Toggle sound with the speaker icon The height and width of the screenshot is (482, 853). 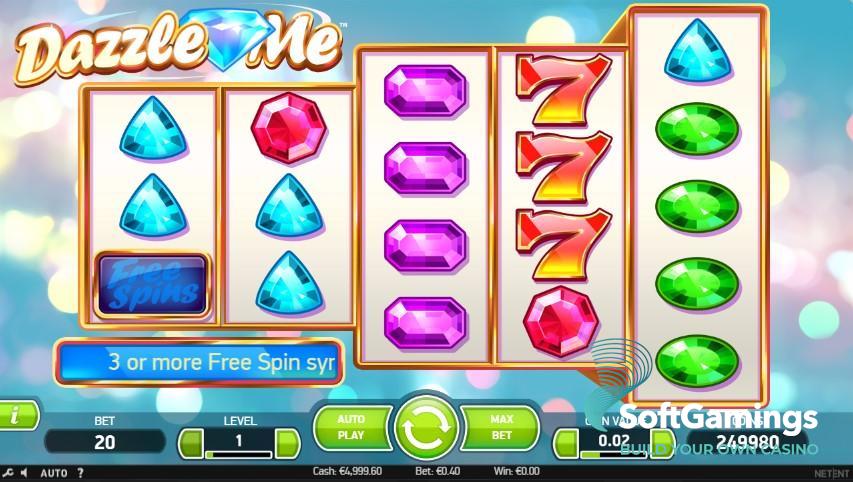tap(26, 472)
